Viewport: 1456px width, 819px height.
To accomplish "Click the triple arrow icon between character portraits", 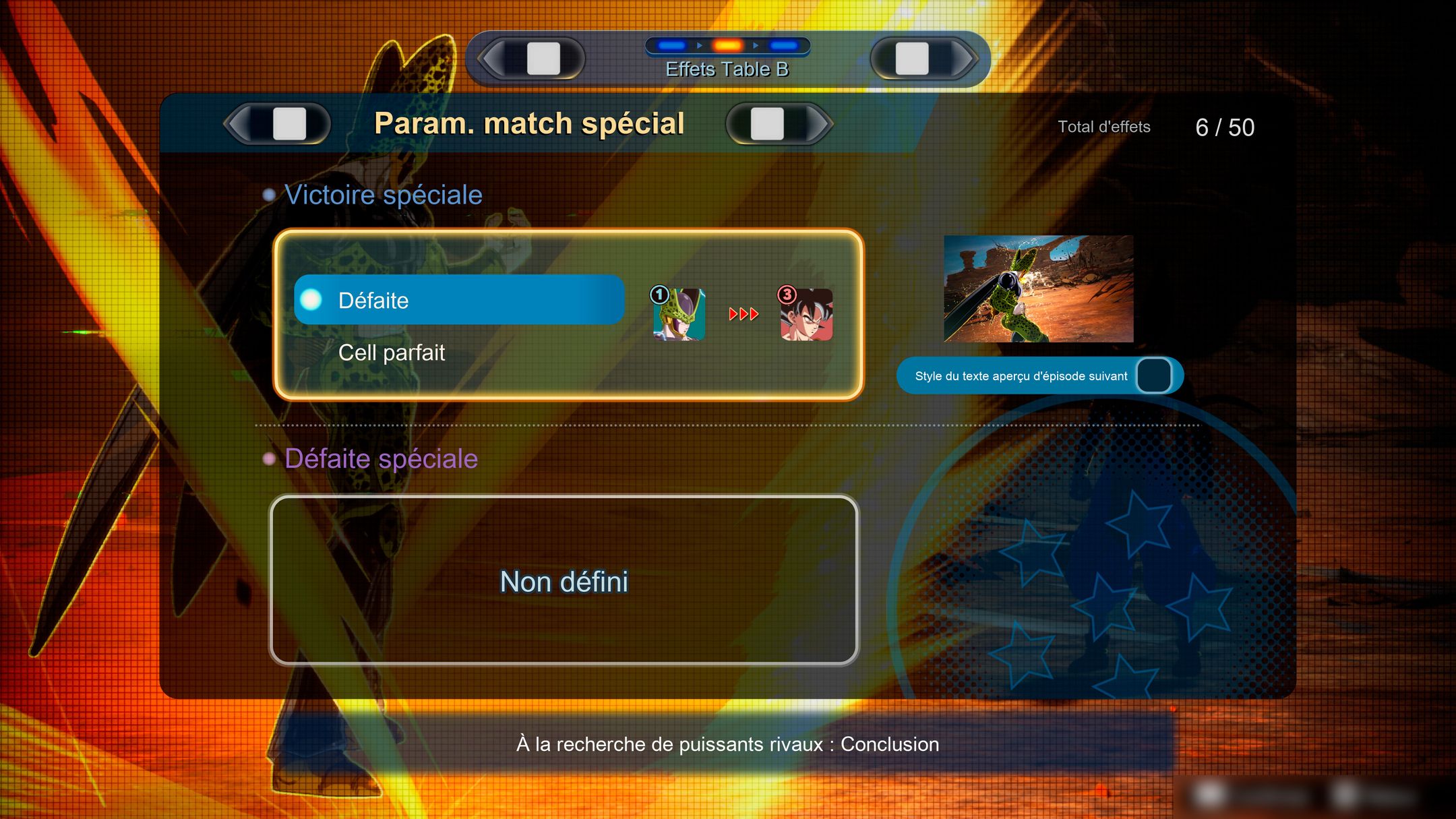I will [x=742, y=314].
